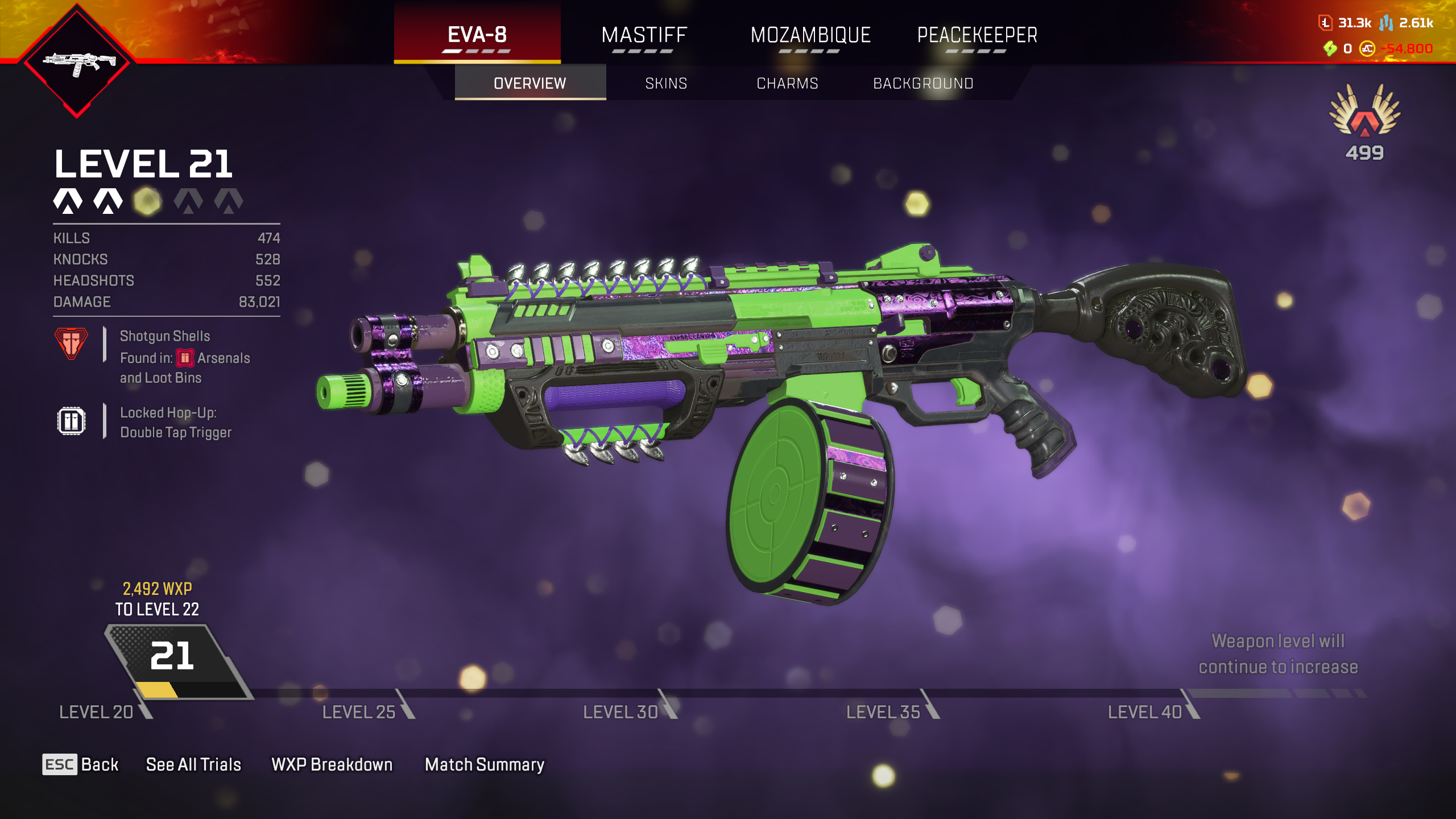Open See All Trials

(193, 764)
